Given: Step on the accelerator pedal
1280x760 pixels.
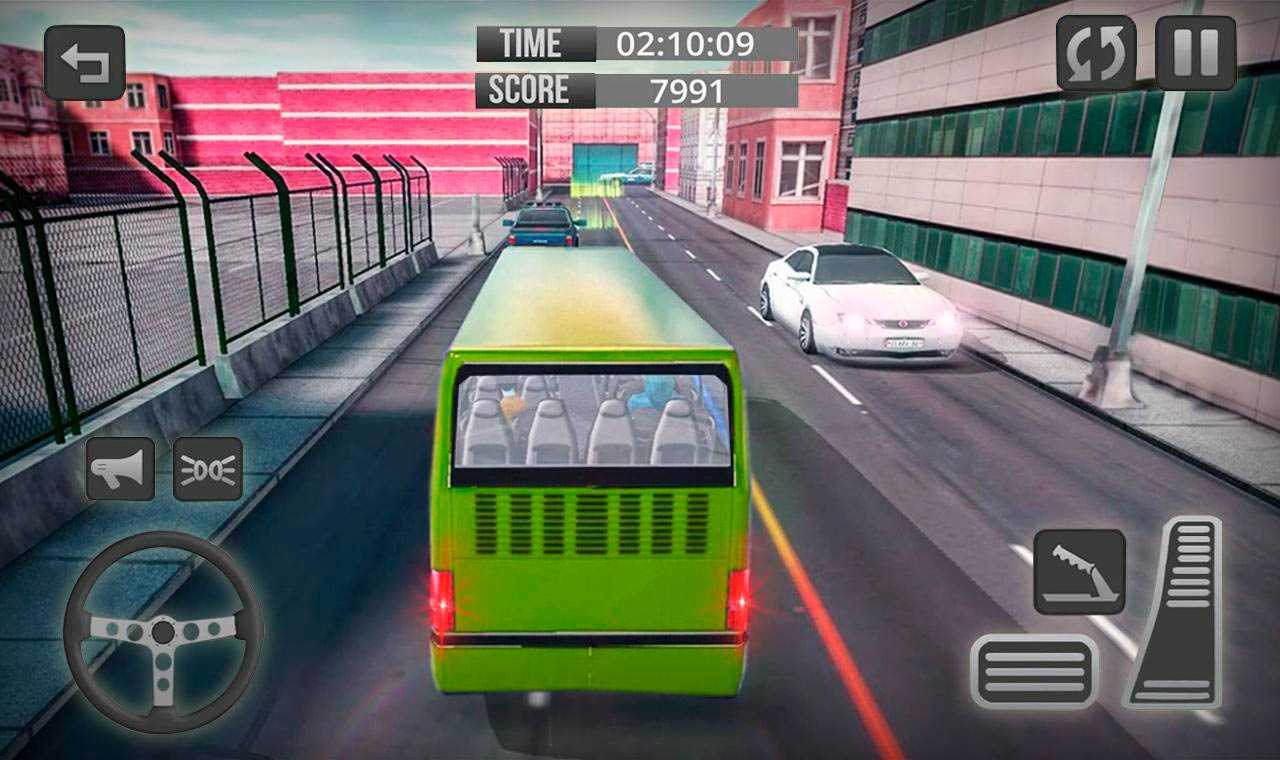Looking at the screenshot, I should pos(1176,612).
